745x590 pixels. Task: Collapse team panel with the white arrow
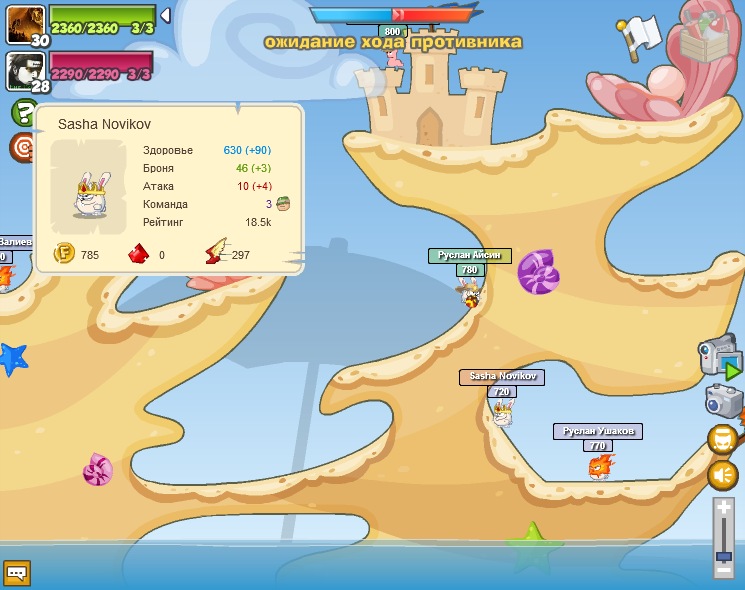165,15
